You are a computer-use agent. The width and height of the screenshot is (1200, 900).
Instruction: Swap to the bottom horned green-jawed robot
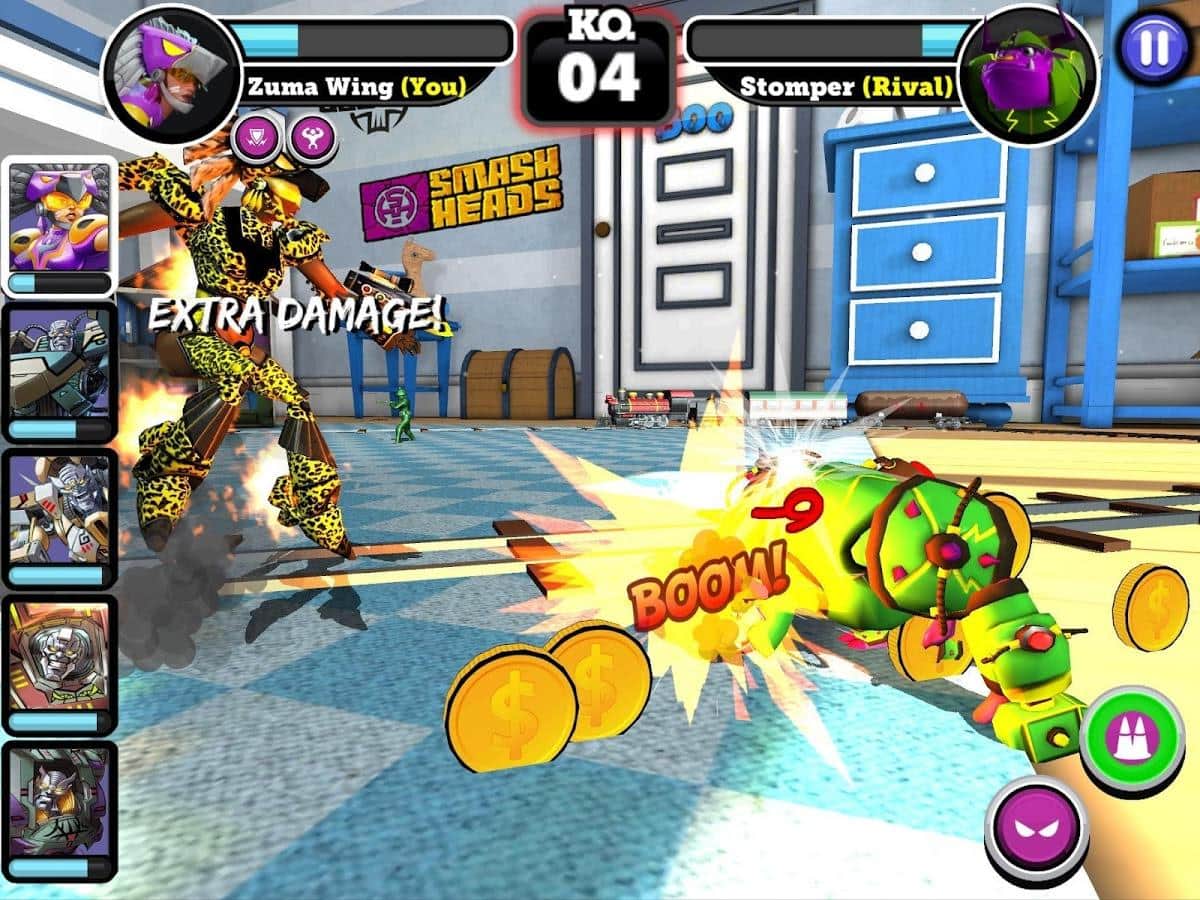coord(59,810)
